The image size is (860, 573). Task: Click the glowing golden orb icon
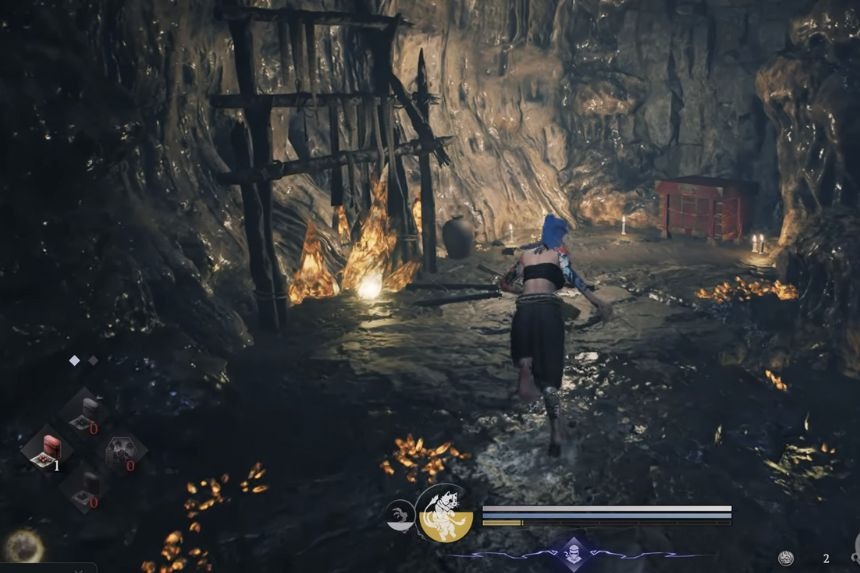tap(22, 547)
